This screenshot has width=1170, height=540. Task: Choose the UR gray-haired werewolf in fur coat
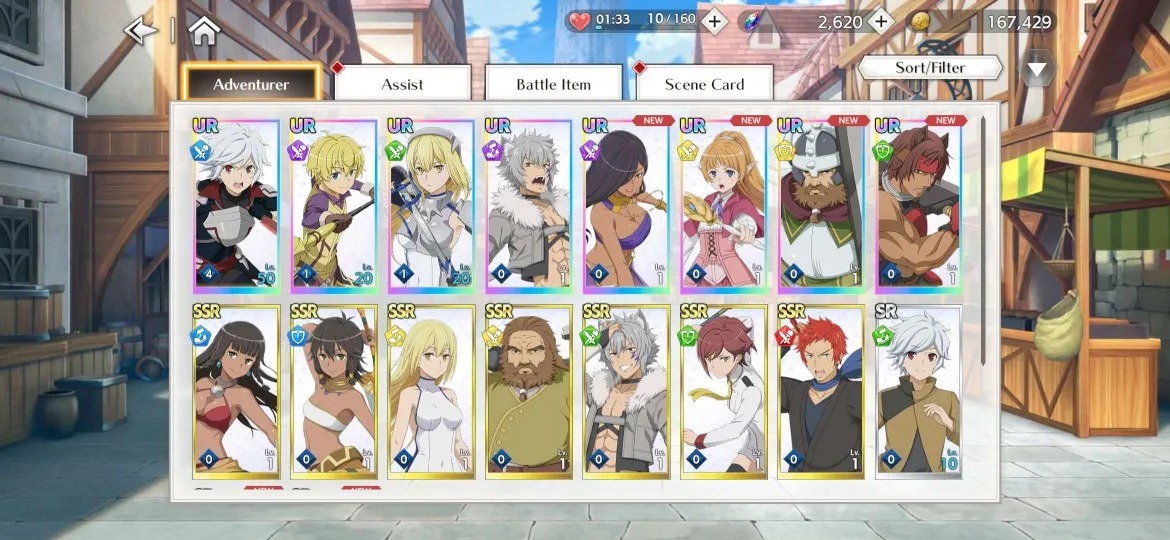pyautogui.click(x=528, y=205)
